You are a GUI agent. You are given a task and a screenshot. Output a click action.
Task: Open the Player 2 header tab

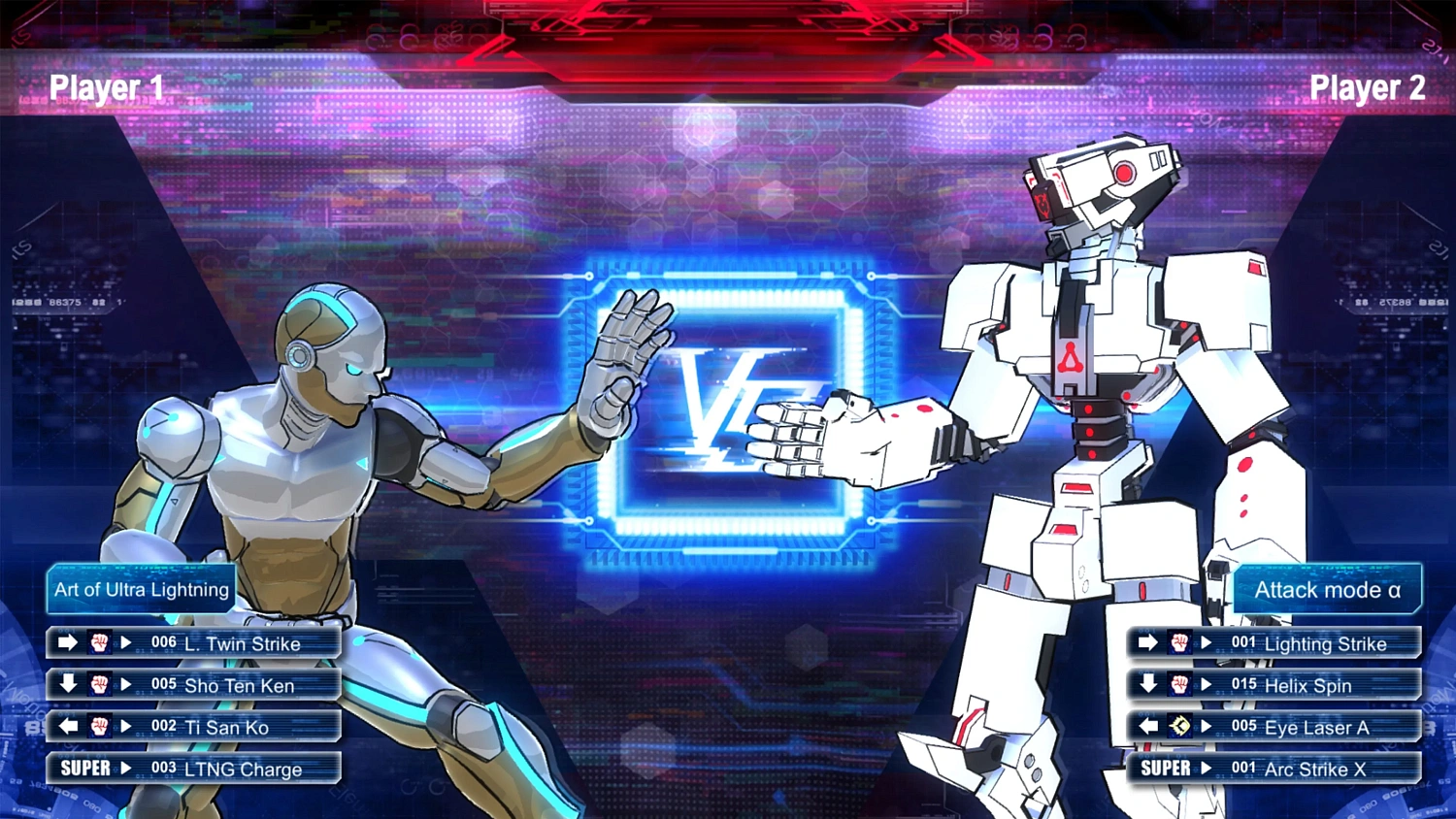coord(1369,87)
